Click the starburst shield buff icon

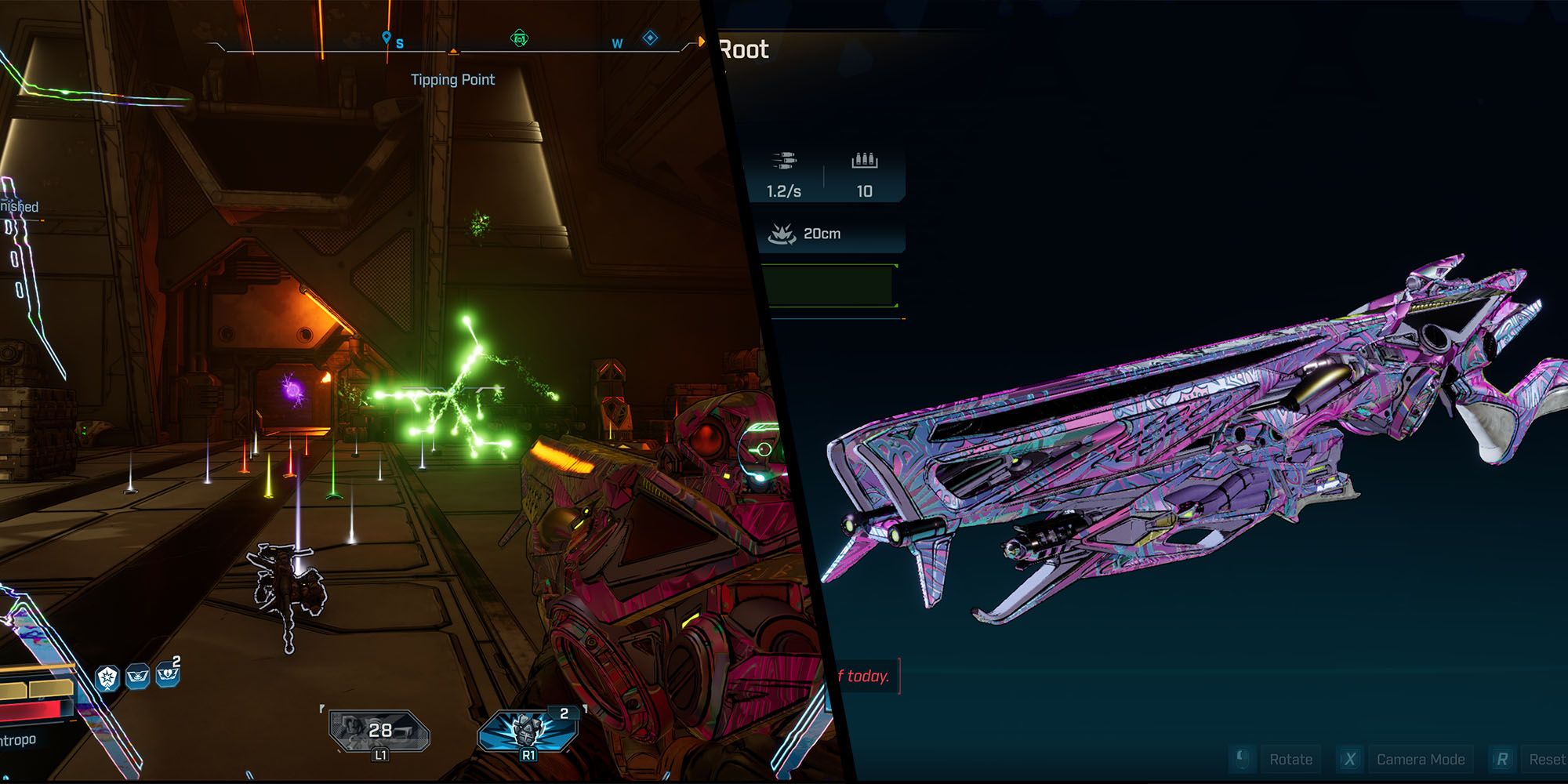(107, 678)
